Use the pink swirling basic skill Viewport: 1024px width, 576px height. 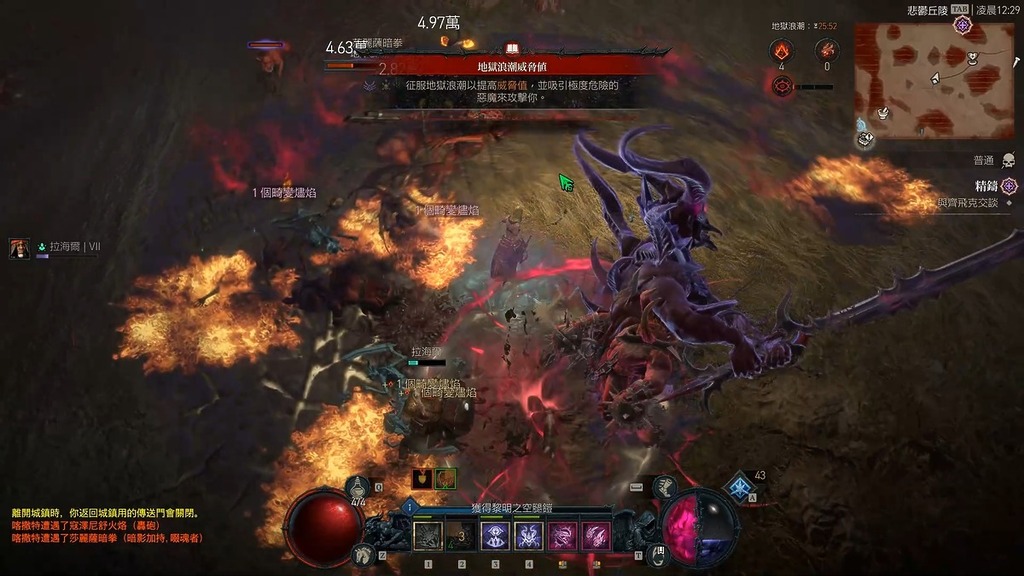(x=563, y=536)
